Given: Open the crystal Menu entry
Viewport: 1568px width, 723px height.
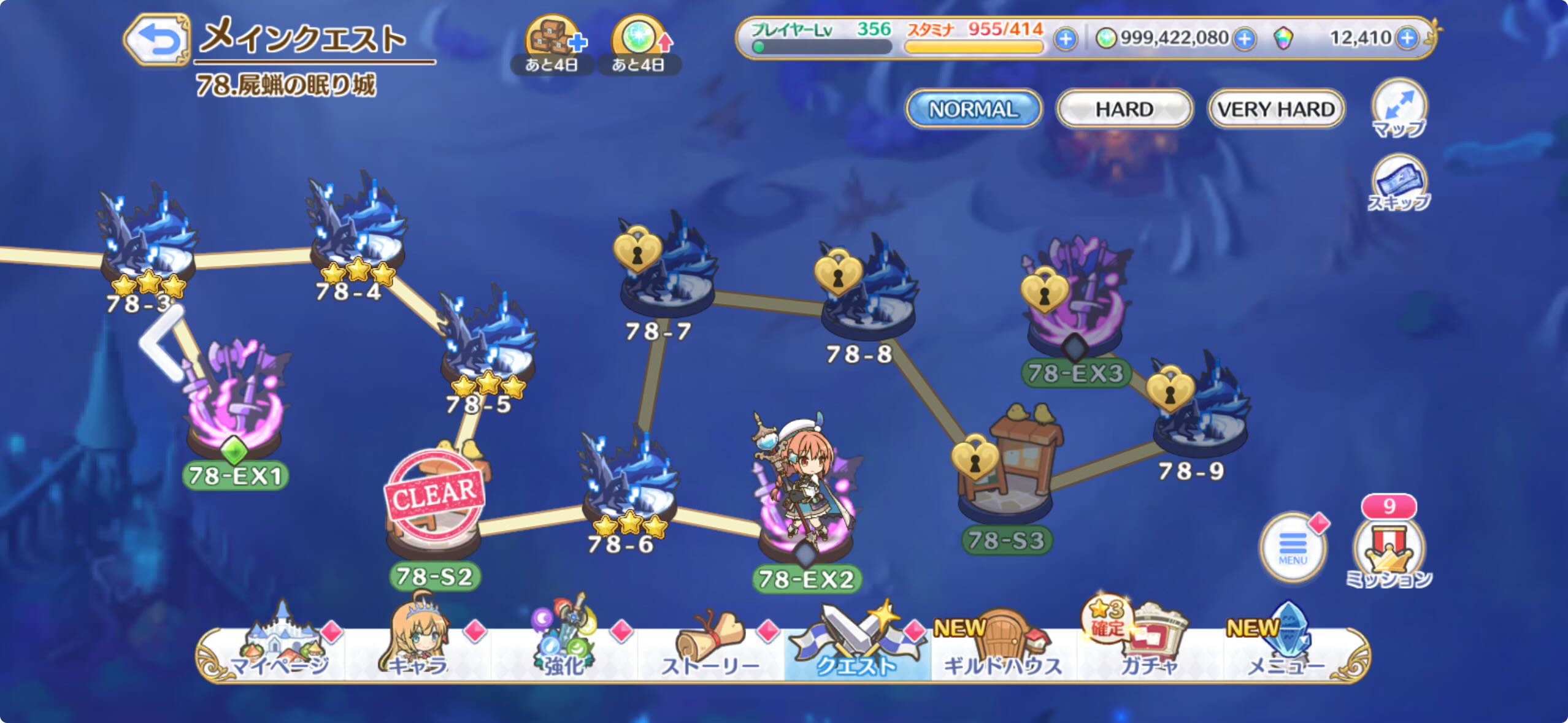Looking at the screenshot, I should click(1286, 650).
